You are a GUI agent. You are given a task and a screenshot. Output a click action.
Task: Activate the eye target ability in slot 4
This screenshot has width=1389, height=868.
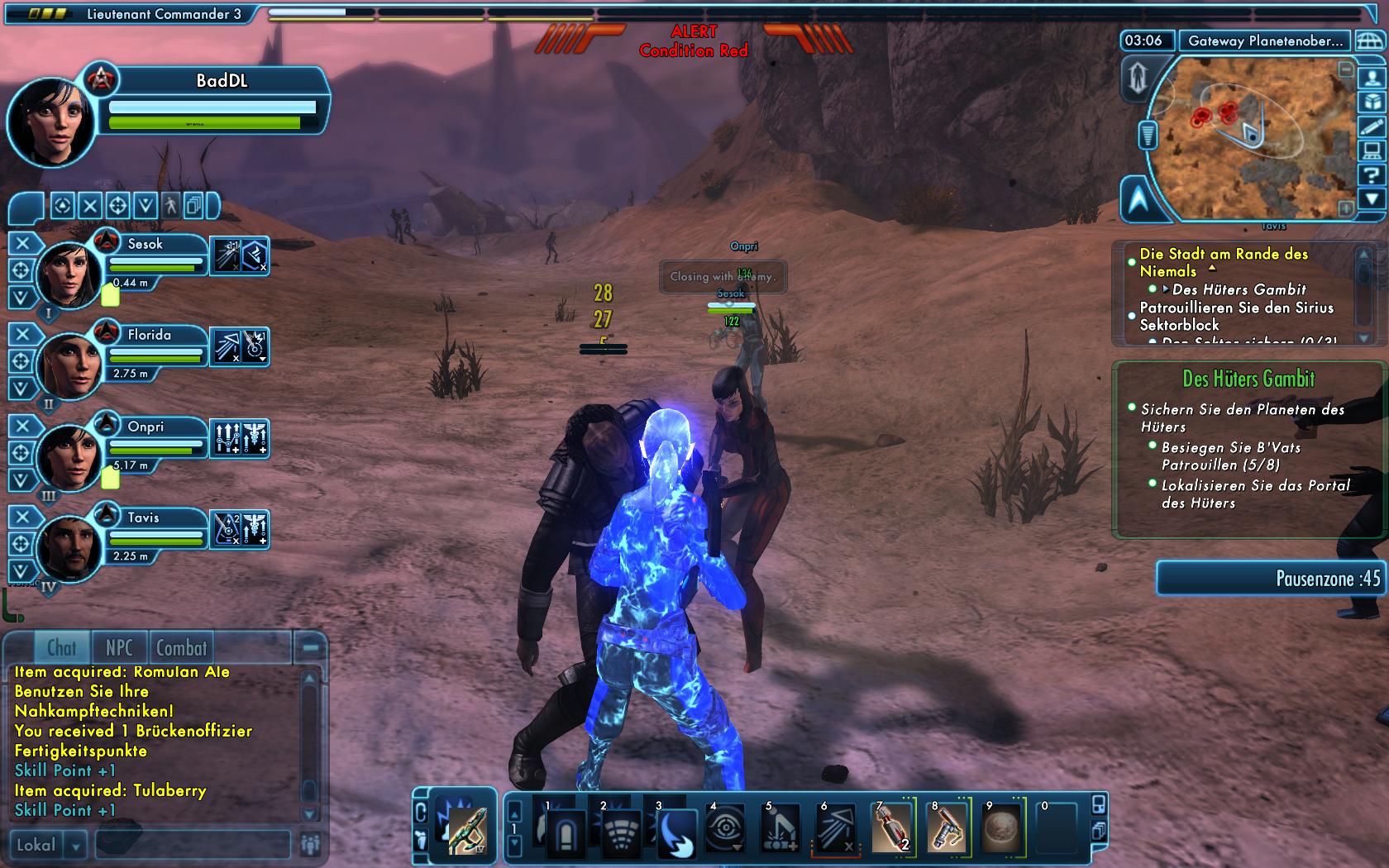tap(726, 827)
